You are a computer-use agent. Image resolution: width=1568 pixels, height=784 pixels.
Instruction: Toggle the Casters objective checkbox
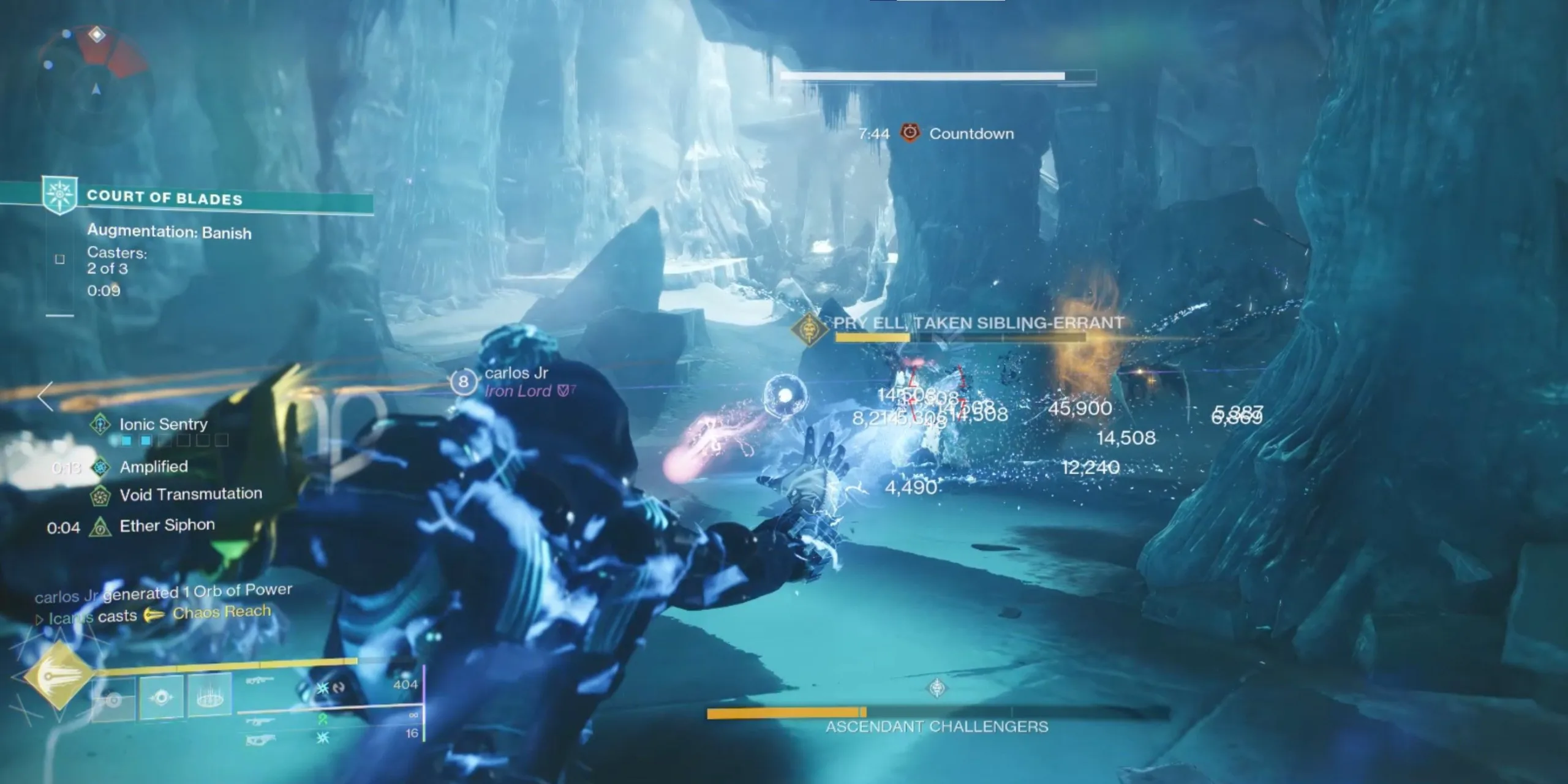click(60, 259)
